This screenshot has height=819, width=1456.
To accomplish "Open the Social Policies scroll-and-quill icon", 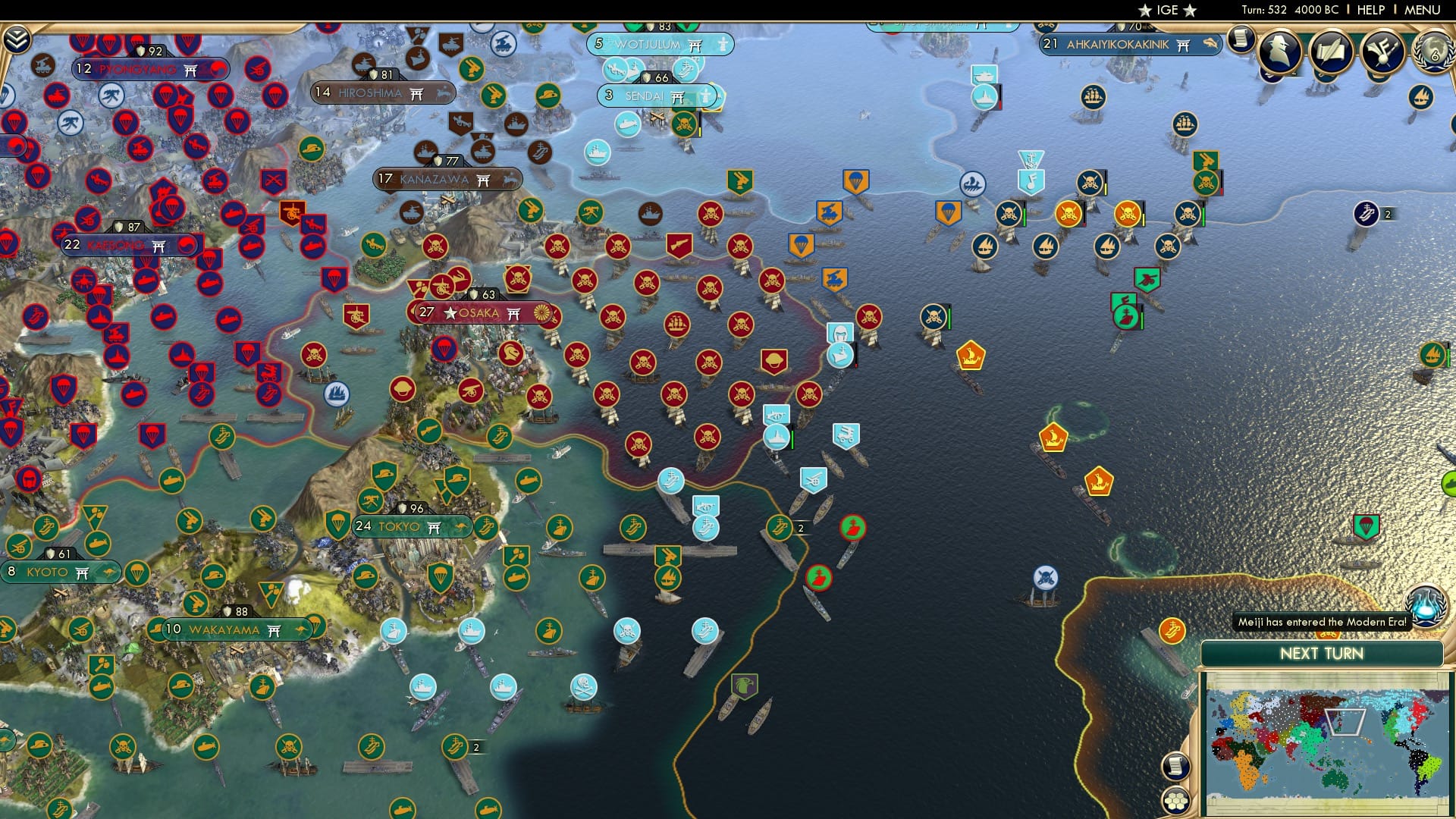I will (x=1331, y=52).
